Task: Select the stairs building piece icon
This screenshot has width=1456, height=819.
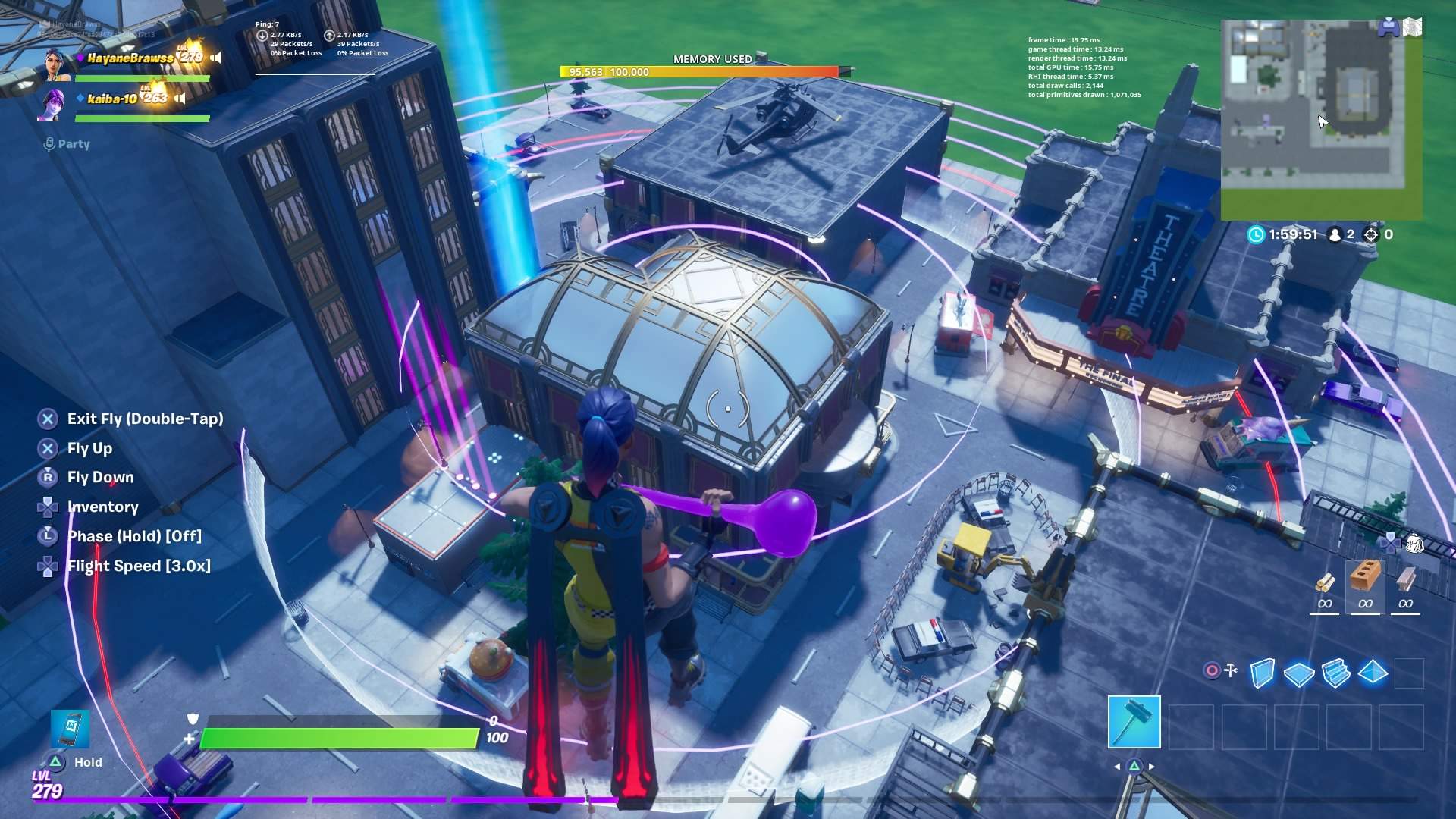Action: pyautogui.click(x=1335, y=673)
